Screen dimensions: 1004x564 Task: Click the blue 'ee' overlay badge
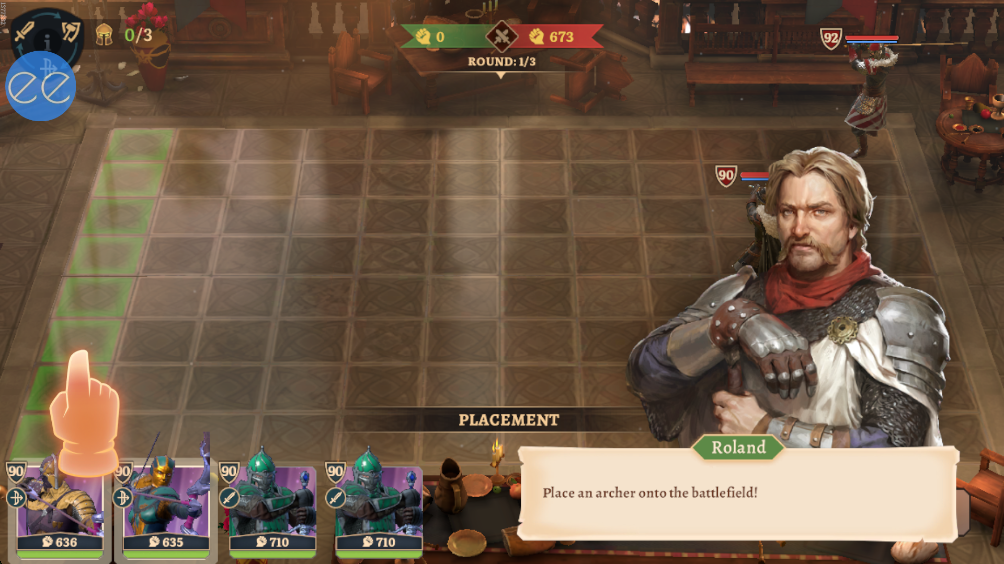(41, 87)
